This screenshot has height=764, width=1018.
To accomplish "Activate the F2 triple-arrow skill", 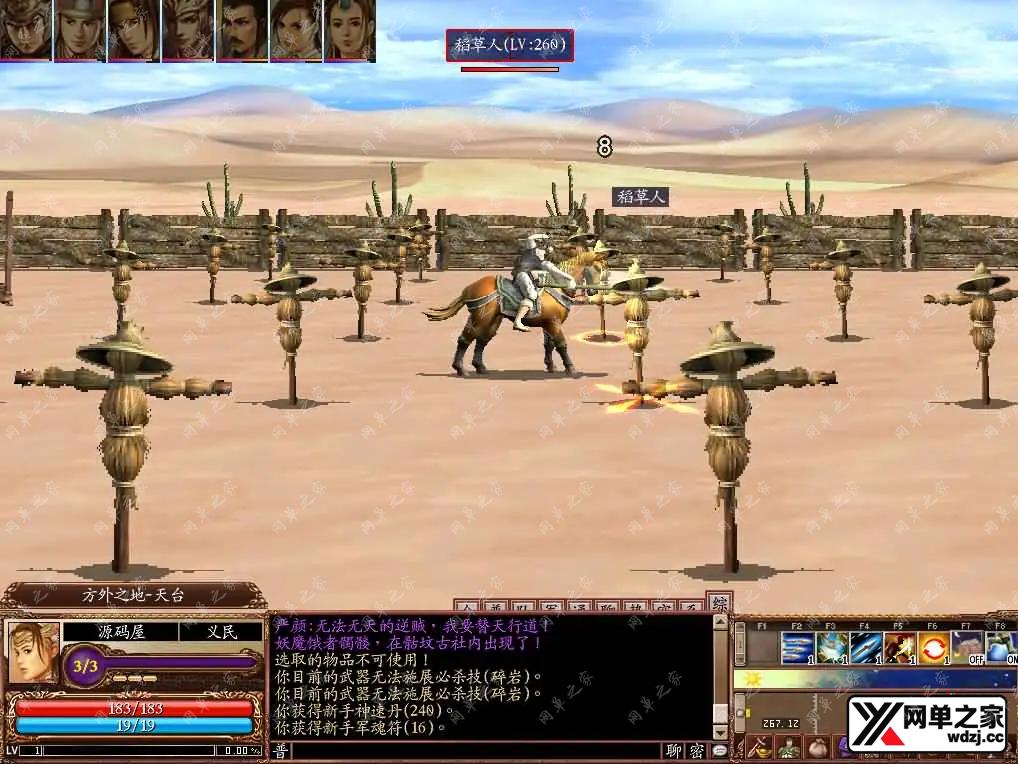I will [x=797, y=648].
